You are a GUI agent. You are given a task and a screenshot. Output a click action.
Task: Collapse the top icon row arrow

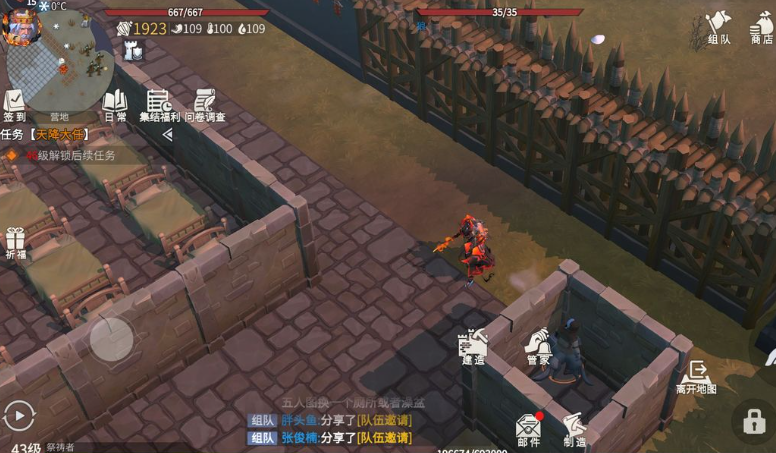point(168,134)
